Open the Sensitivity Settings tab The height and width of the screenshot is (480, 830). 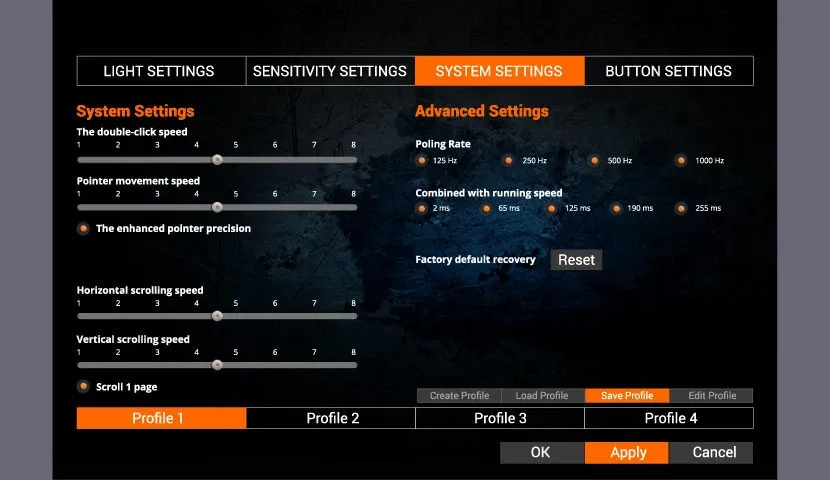330,71
